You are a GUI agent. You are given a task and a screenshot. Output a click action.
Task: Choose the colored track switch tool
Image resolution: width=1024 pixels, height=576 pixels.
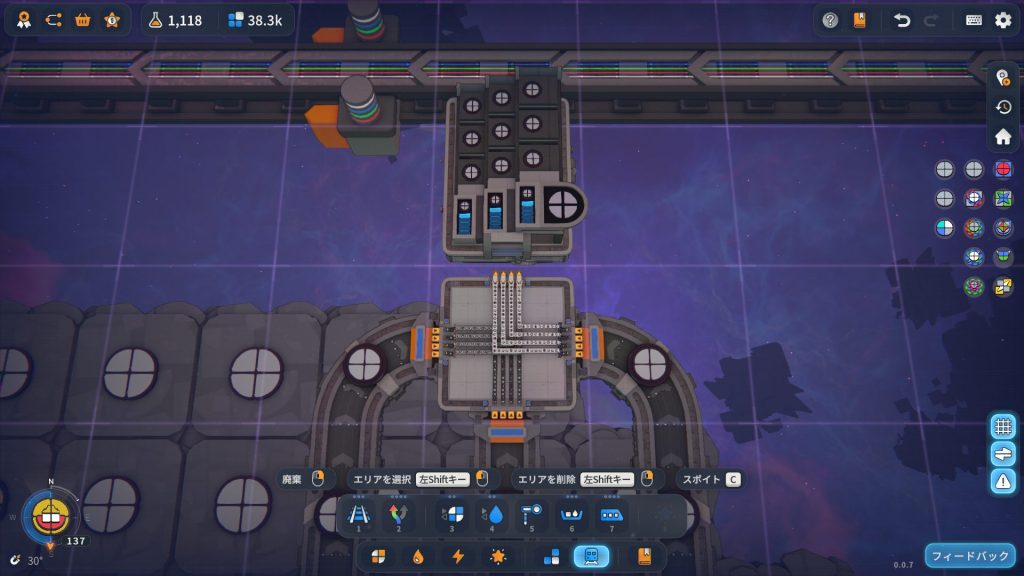(399, 515)
